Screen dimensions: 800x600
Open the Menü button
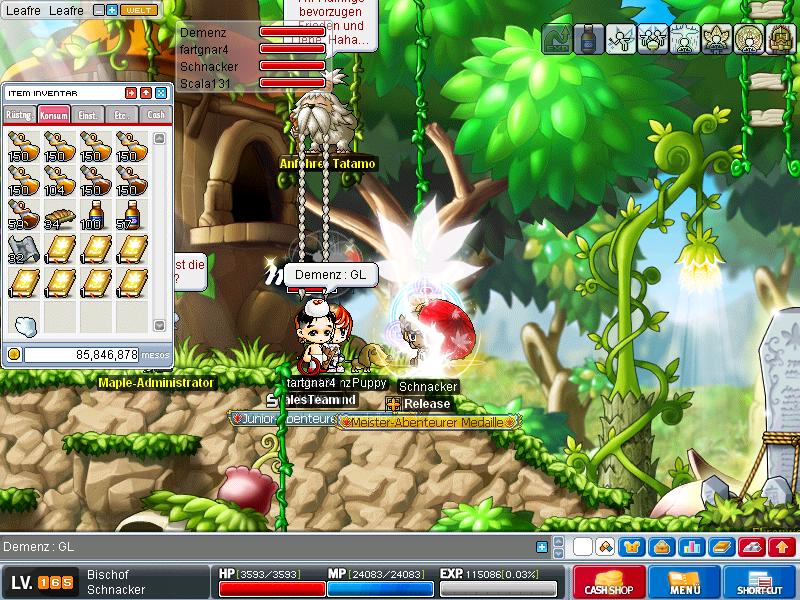684,581
